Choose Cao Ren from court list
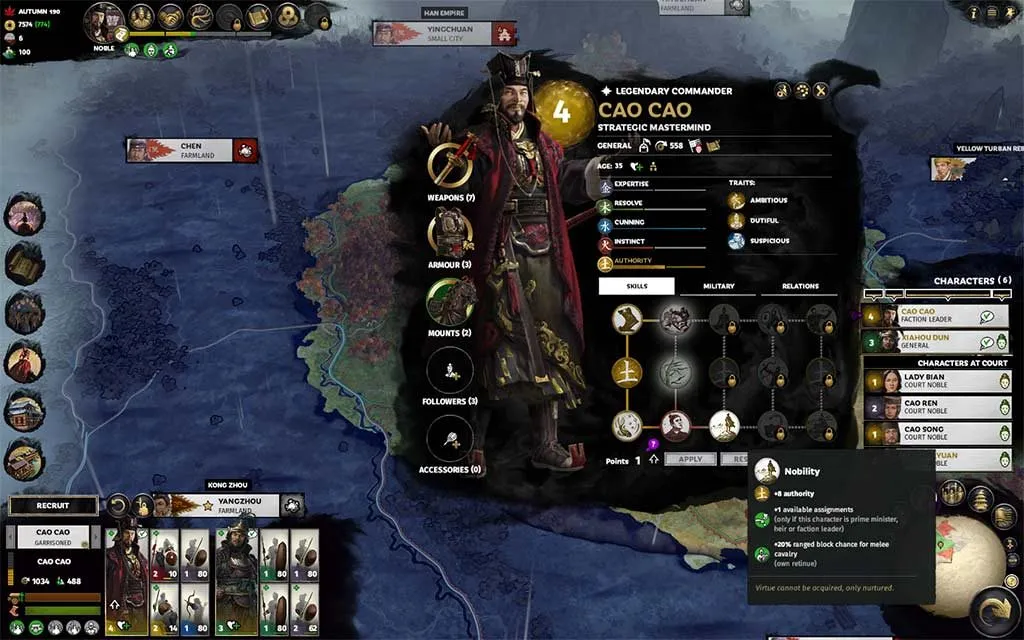 tap(935, 407)
